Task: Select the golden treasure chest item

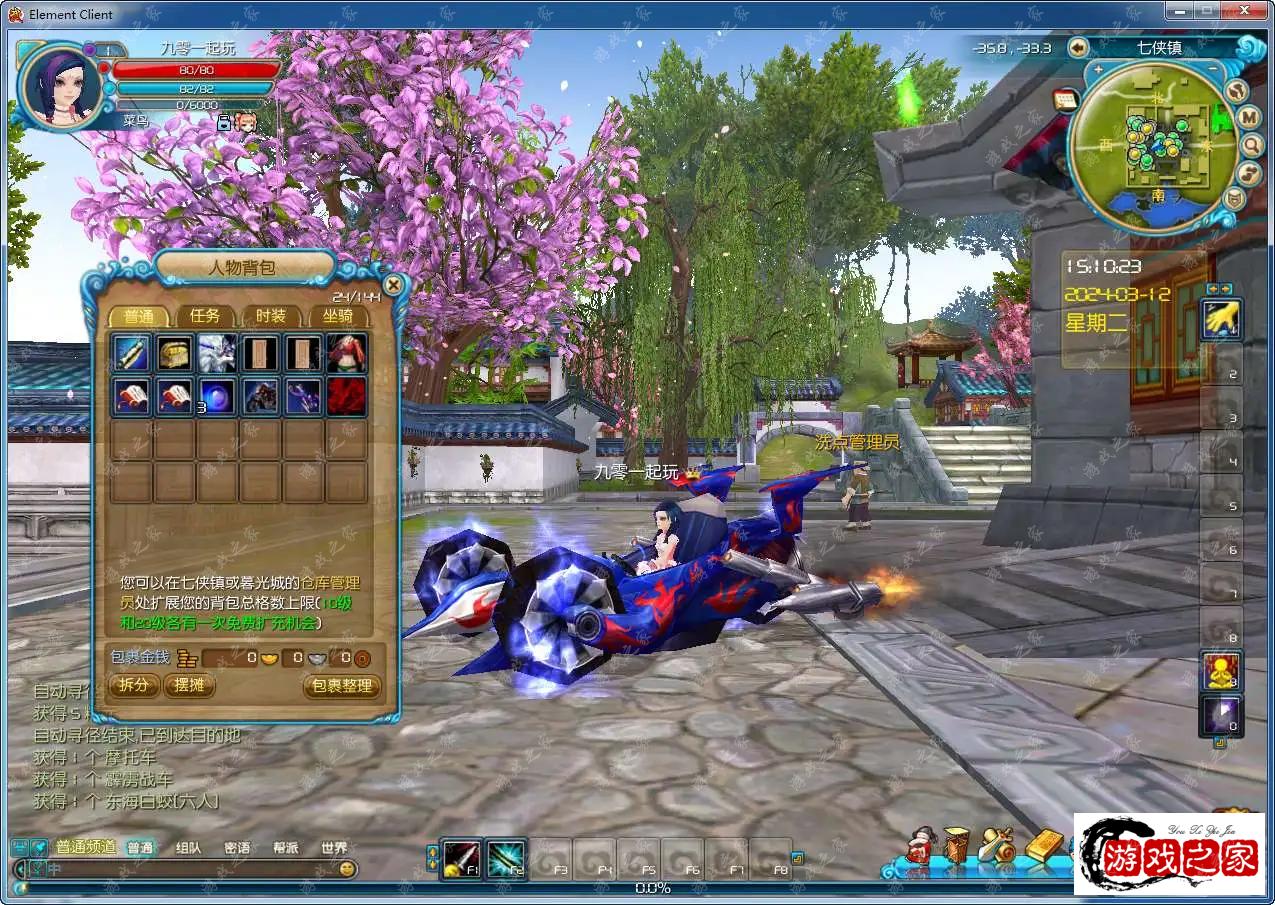Action: coord(174,353)
